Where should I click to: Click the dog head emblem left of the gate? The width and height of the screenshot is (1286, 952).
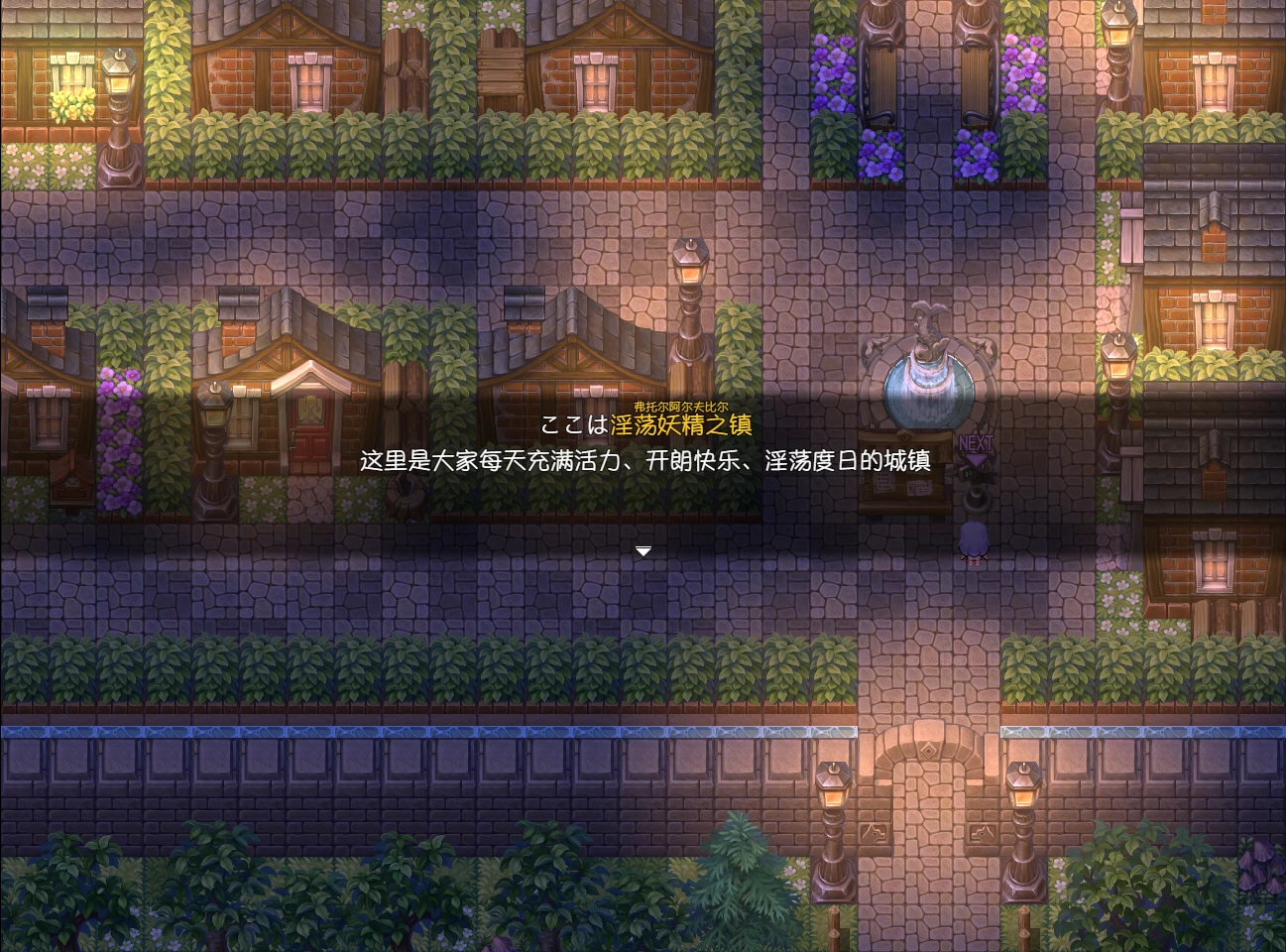[874, 833]
